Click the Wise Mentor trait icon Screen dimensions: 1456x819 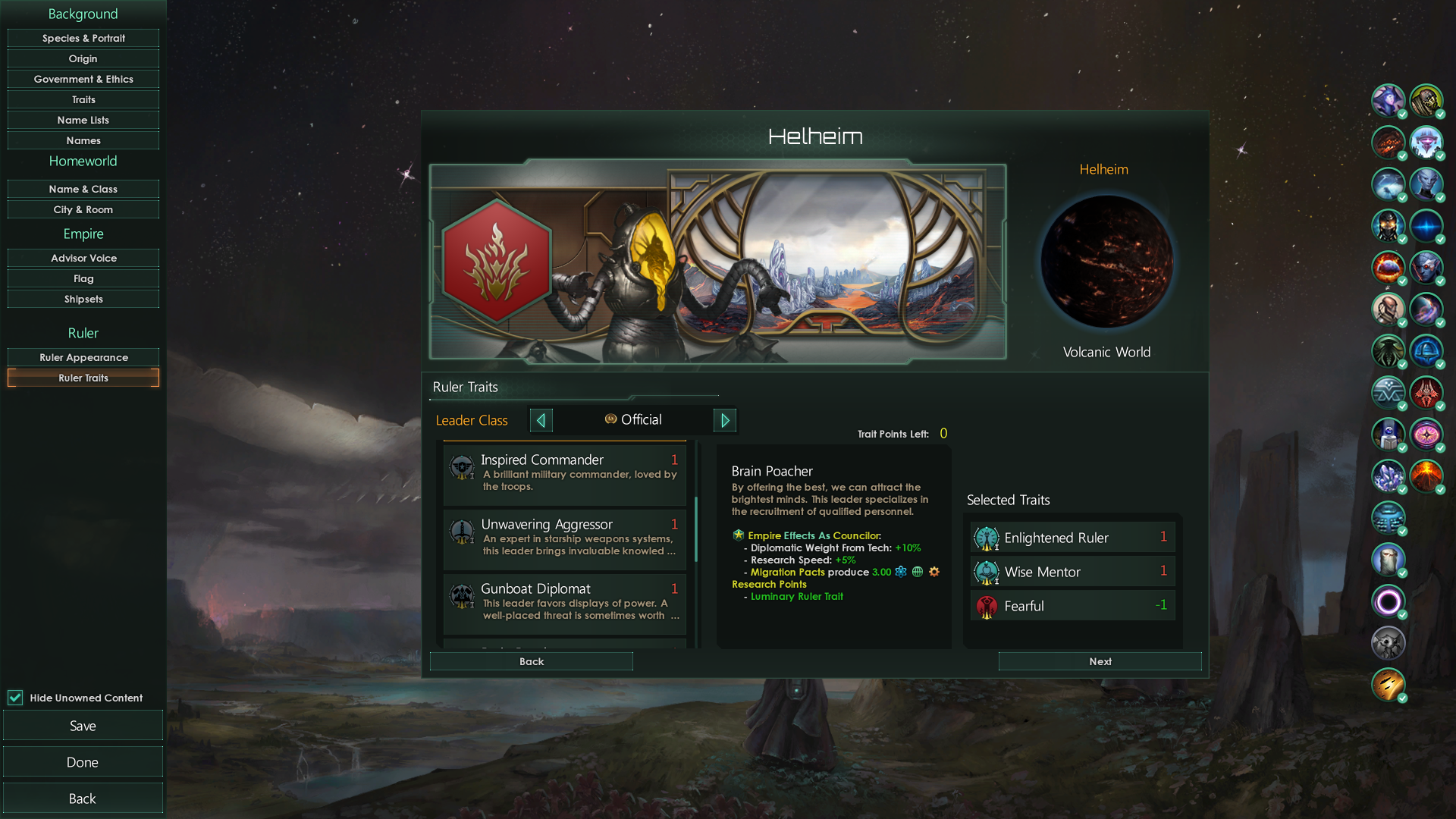(x=986, y=572)
